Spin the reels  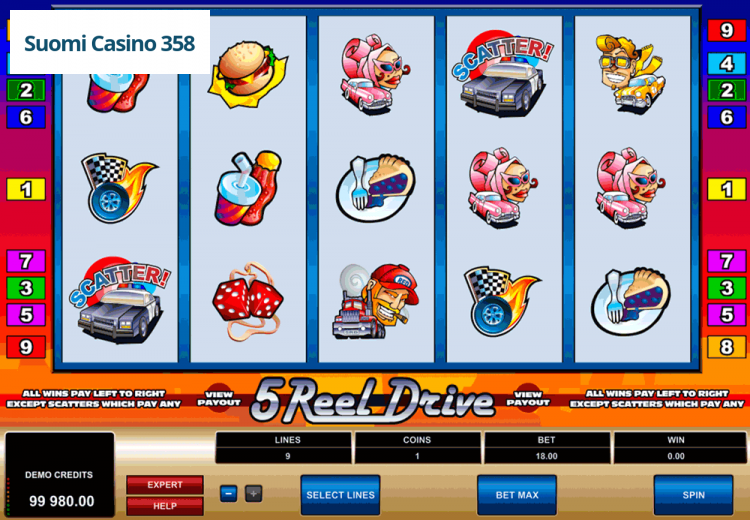pos(693,494)
